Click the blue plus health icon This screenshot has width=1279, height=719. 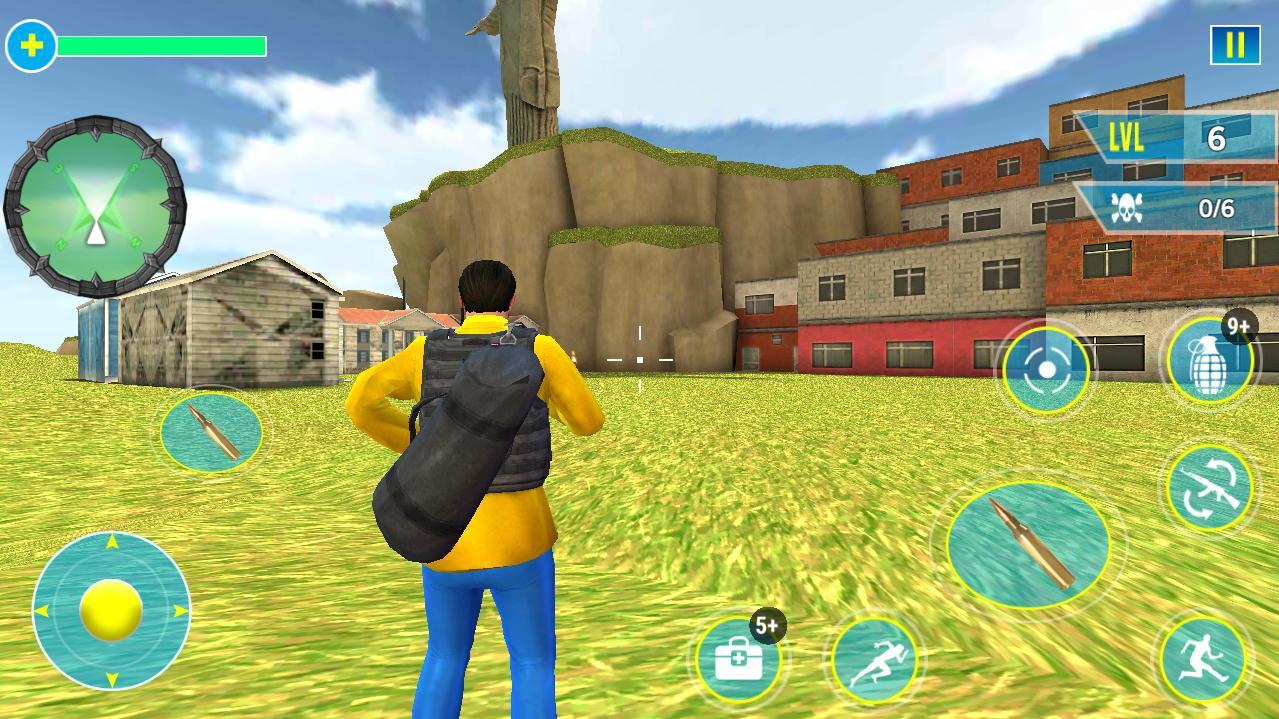(32, 46)
